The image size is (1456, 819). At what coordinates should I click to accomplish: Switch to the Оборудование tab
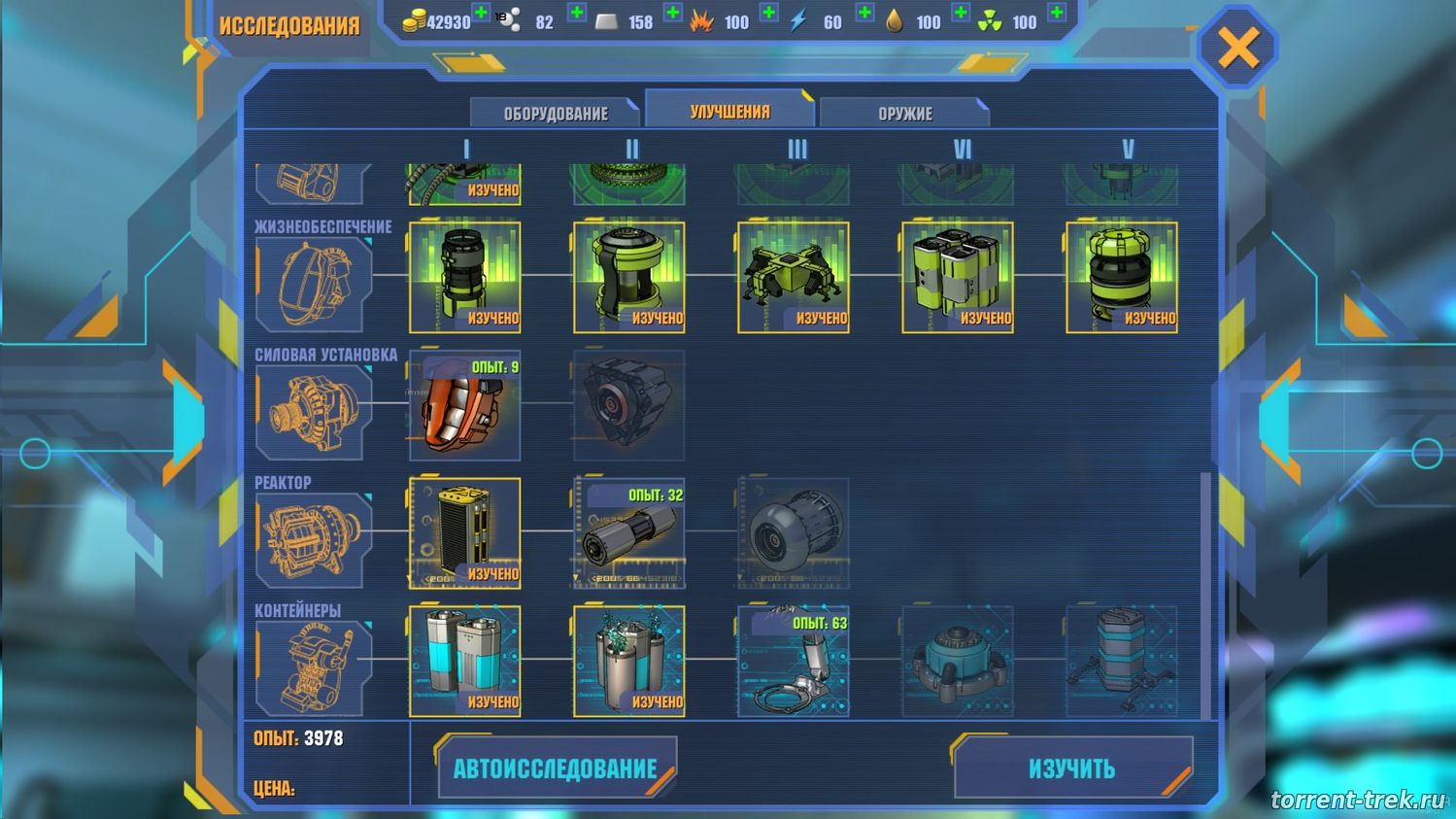[555, 113]
